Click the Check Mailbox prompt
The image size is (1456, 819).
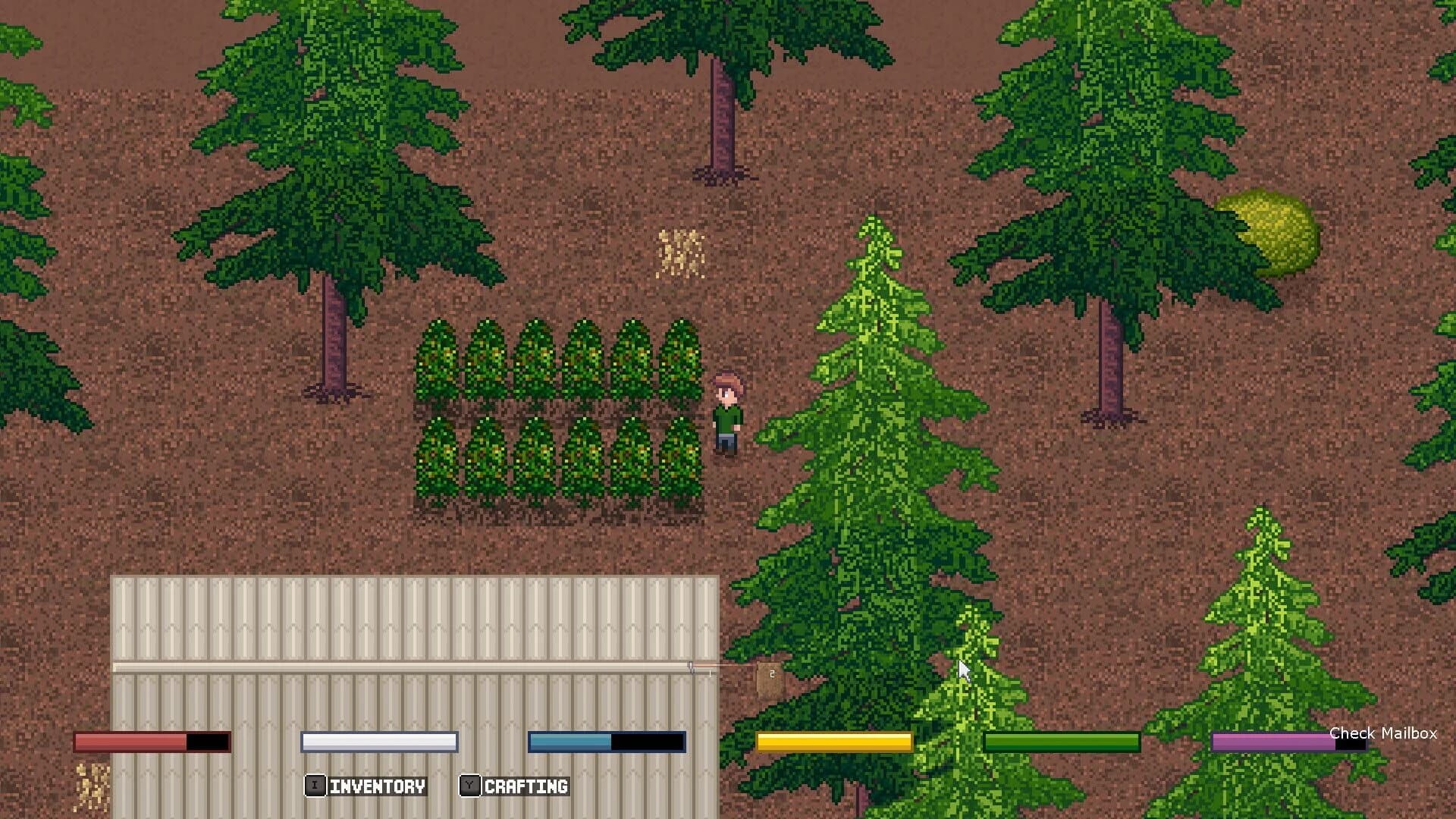tap(1385, 734)
